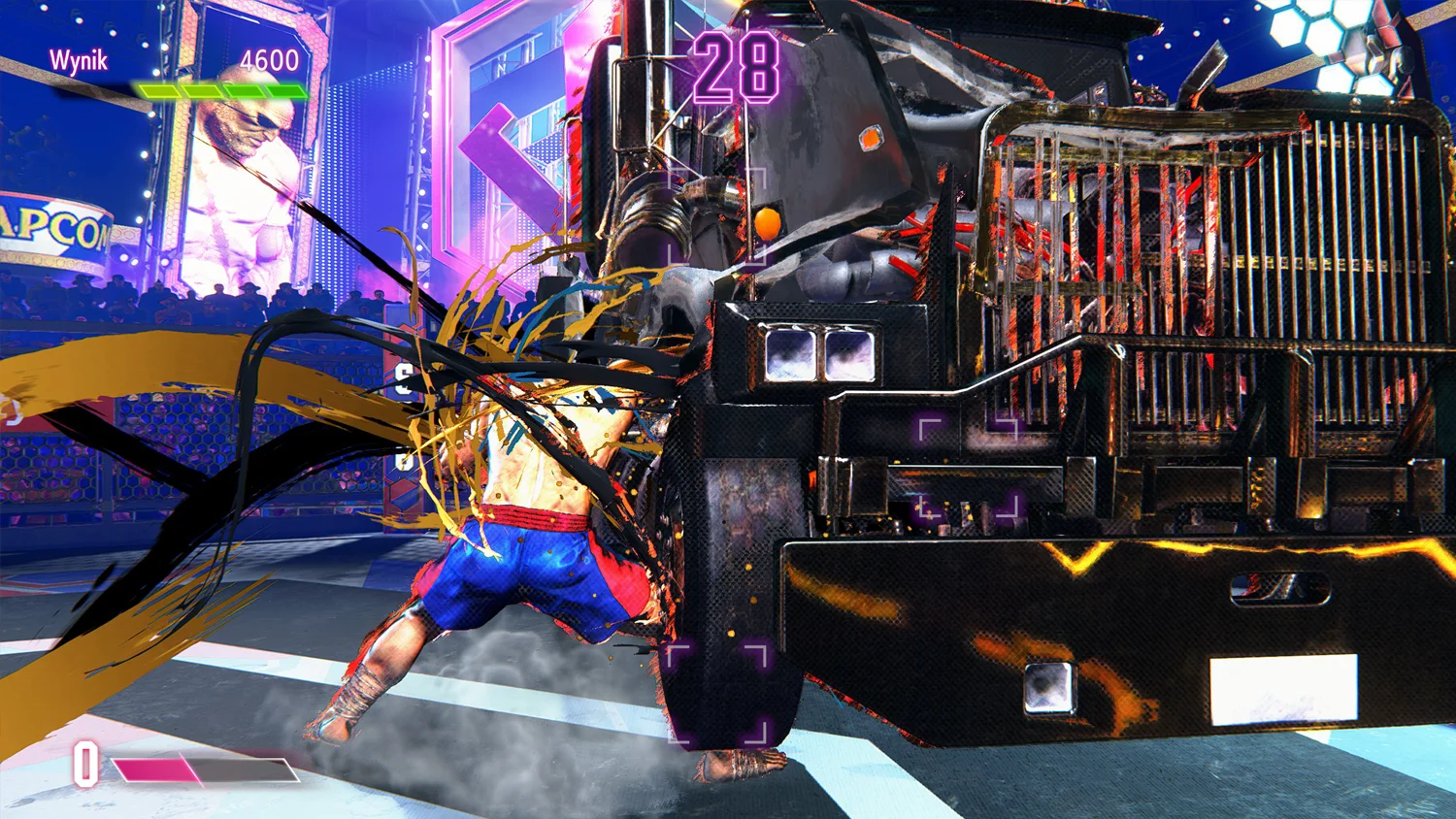Select the upper target bracket beside the windshield
Image resolution: width=1456 pixels, height=819 pixels.
click(718, 213)
